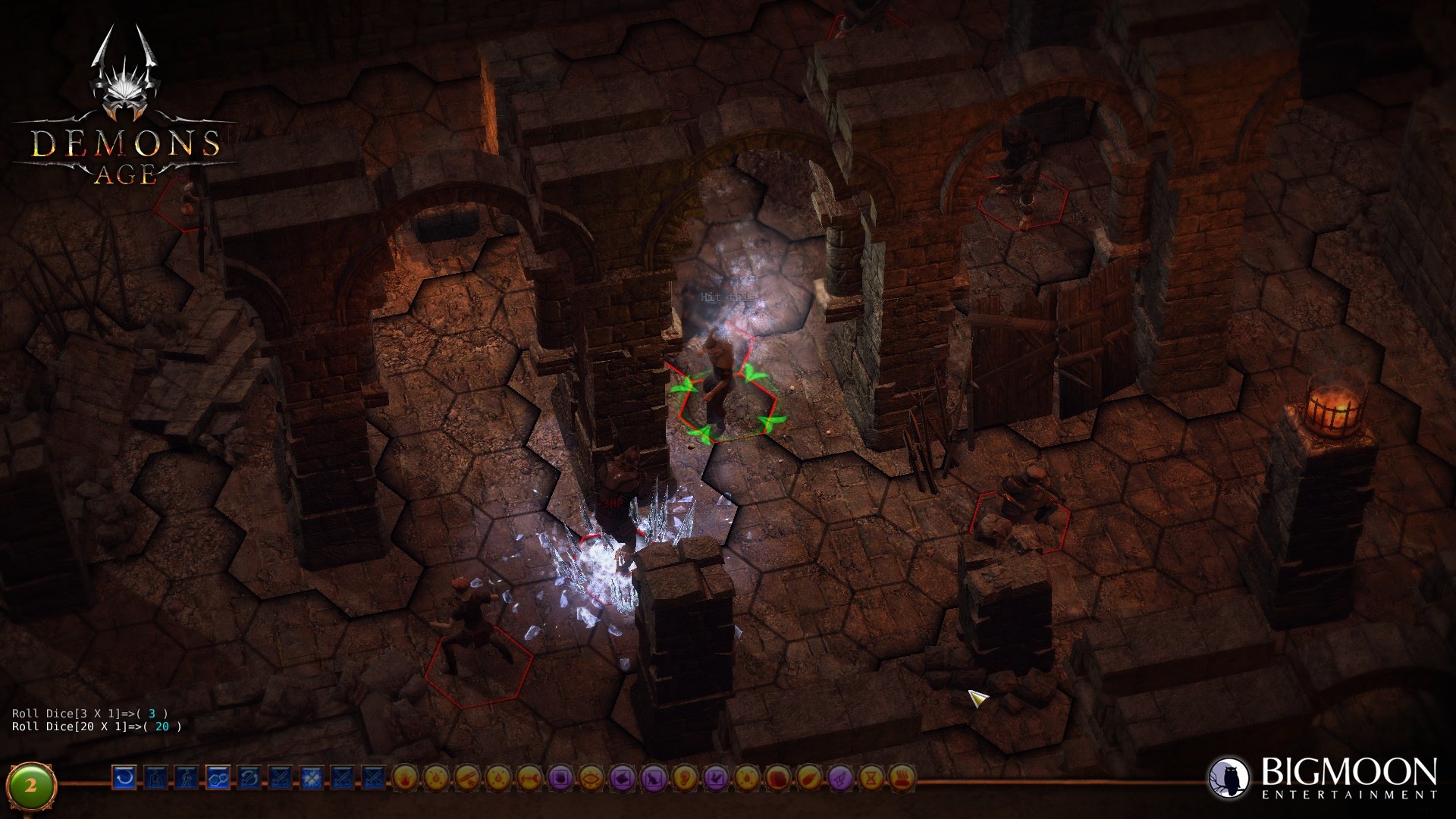Cast the rising steam spell

pos(902,777)
